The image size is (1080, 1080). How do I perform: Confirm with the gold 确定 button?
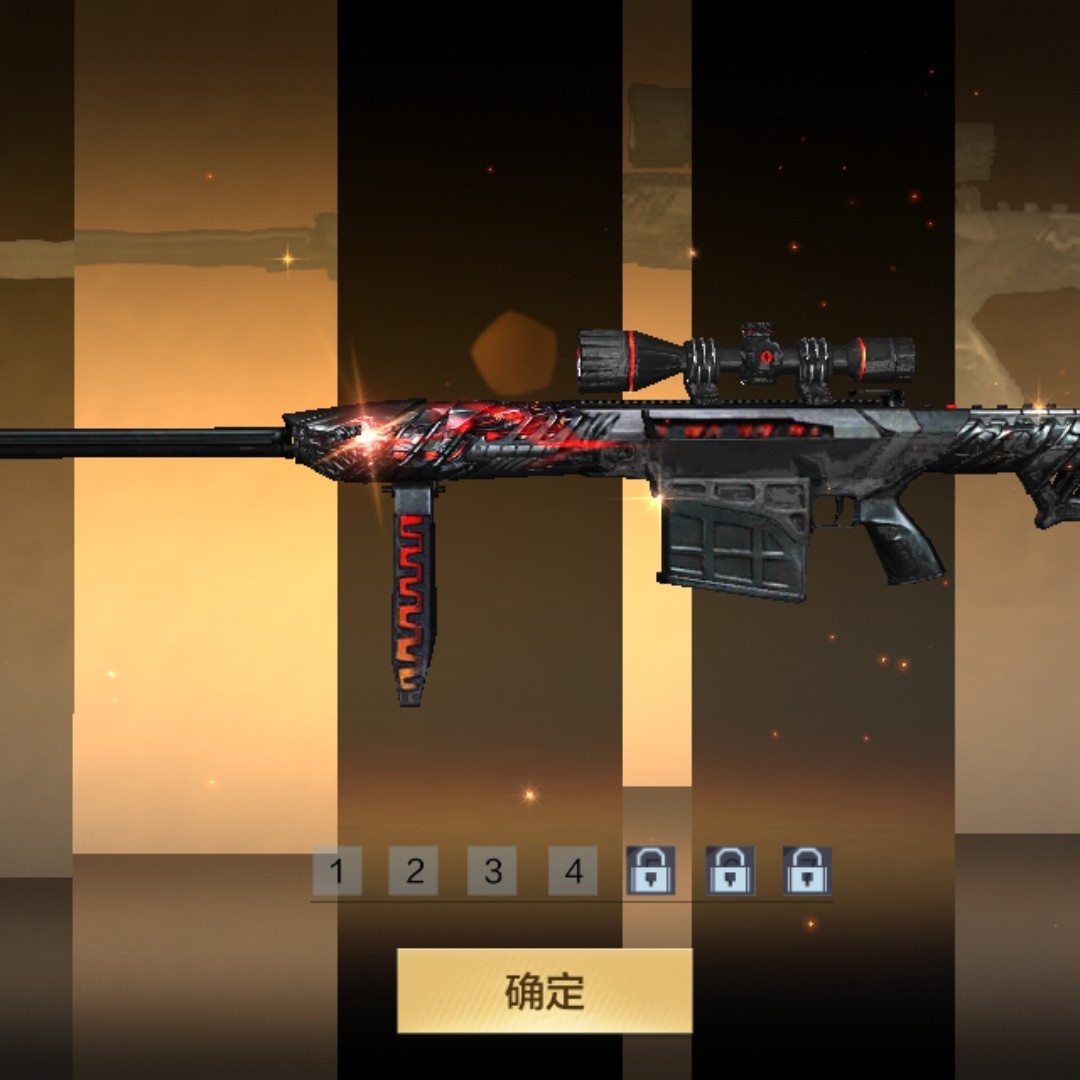(x=544, y=990)
